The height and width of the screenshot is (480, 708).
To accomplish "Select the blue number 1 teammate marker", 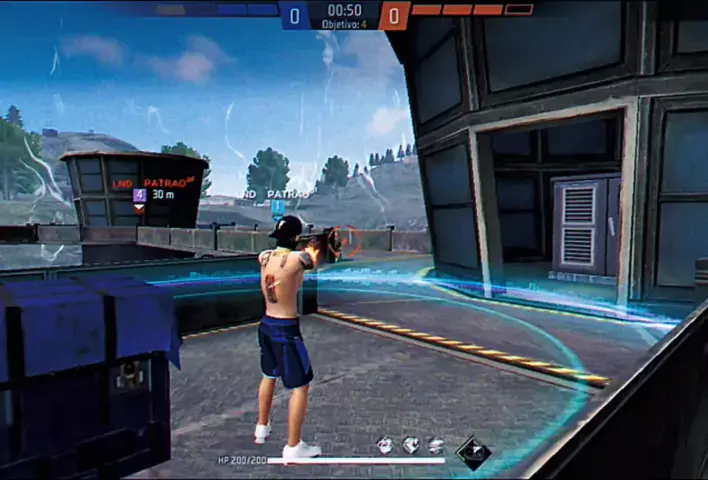I will 277,207.
